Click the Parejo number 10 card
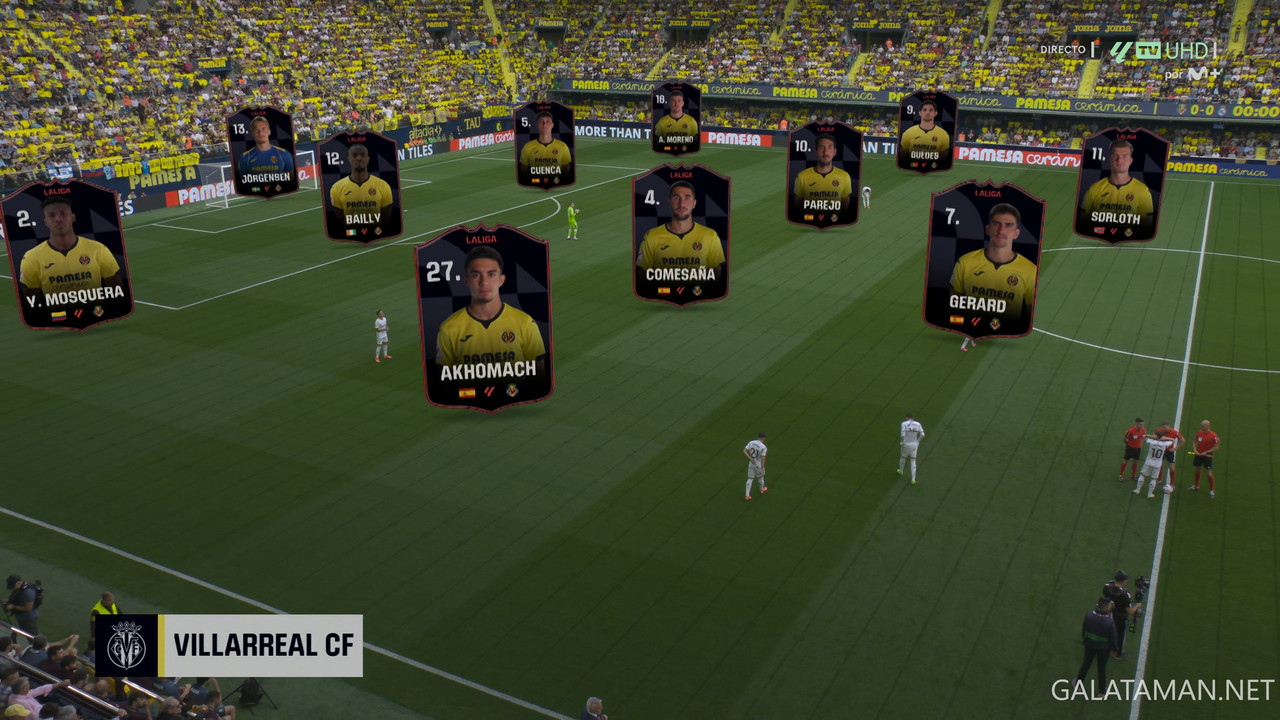This screenshot has width=1280, height=720. (823, 175)
